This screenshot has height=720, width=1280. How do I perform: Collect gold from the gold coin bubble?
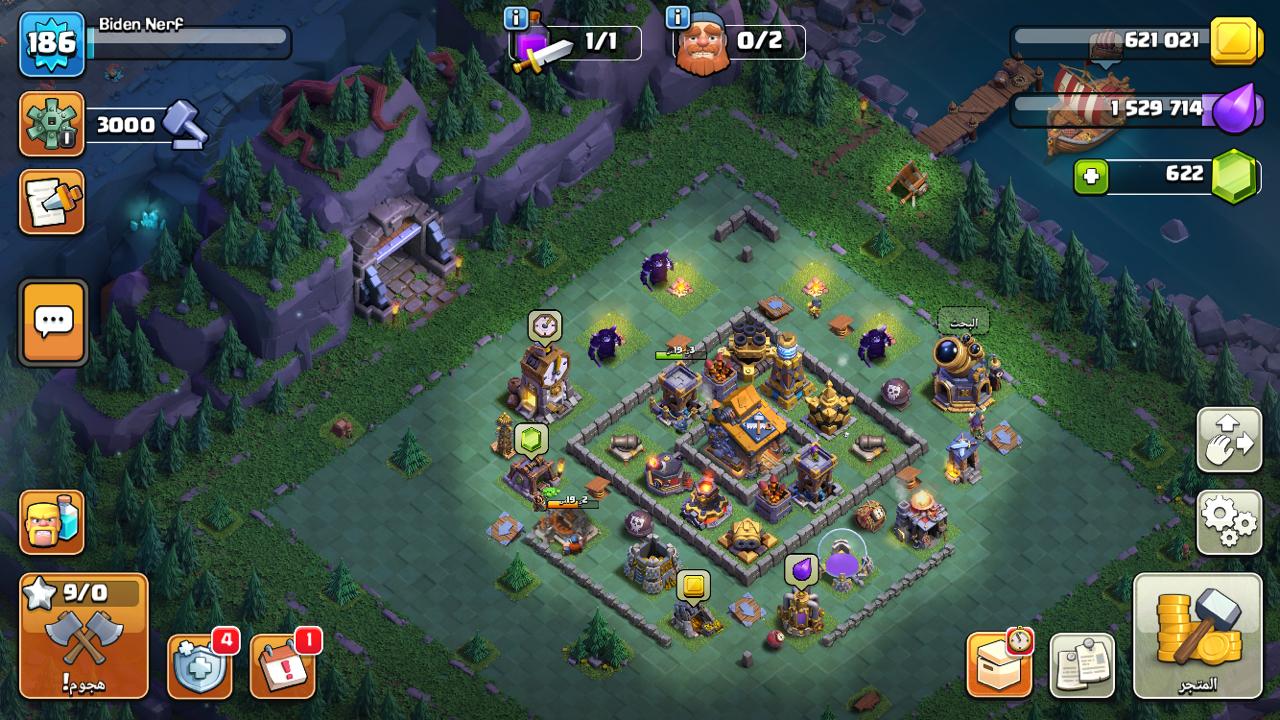coord(693,585)
